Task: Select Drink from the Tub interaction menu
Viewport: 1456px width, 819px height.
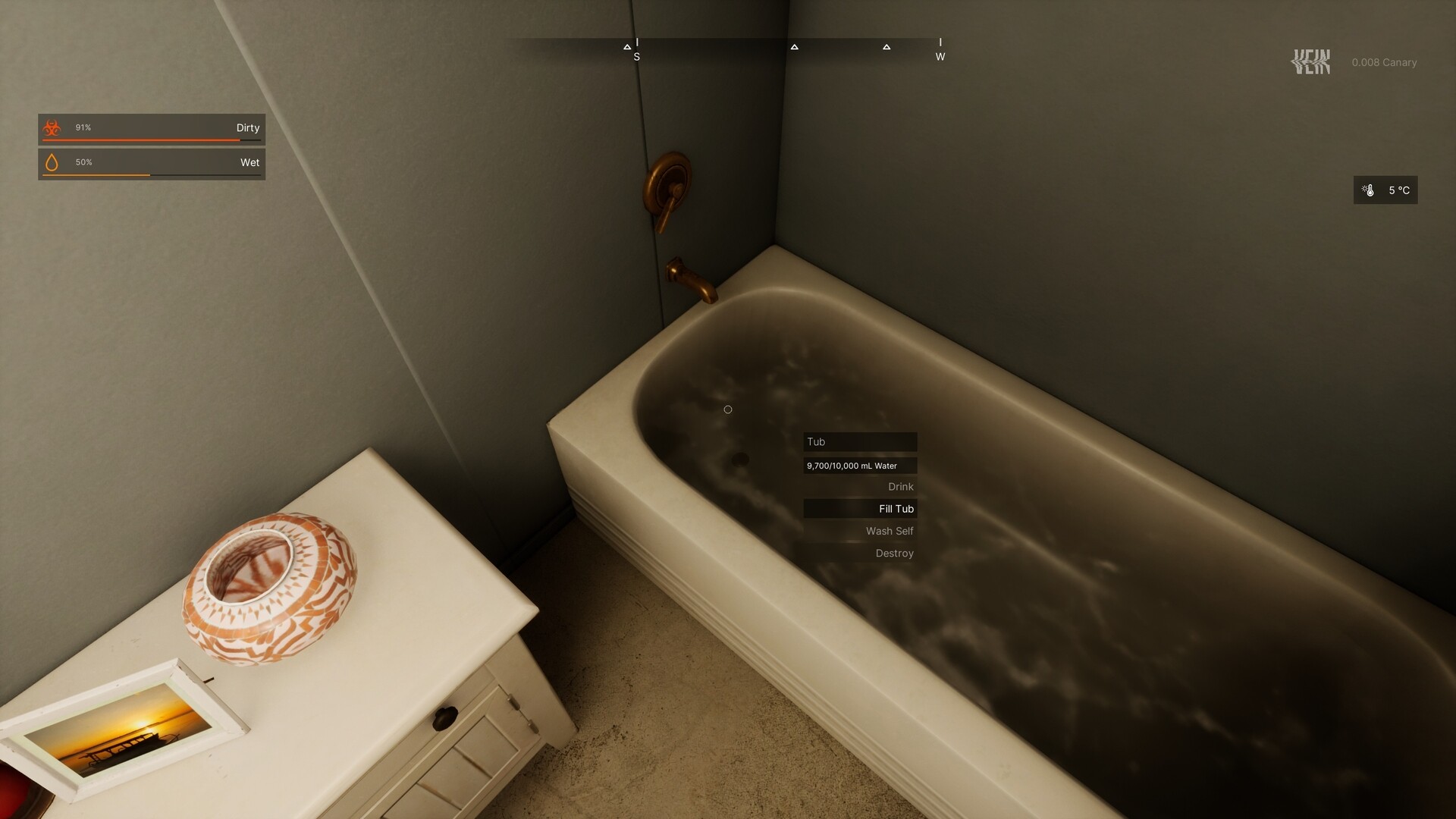Action: point(900,486)
